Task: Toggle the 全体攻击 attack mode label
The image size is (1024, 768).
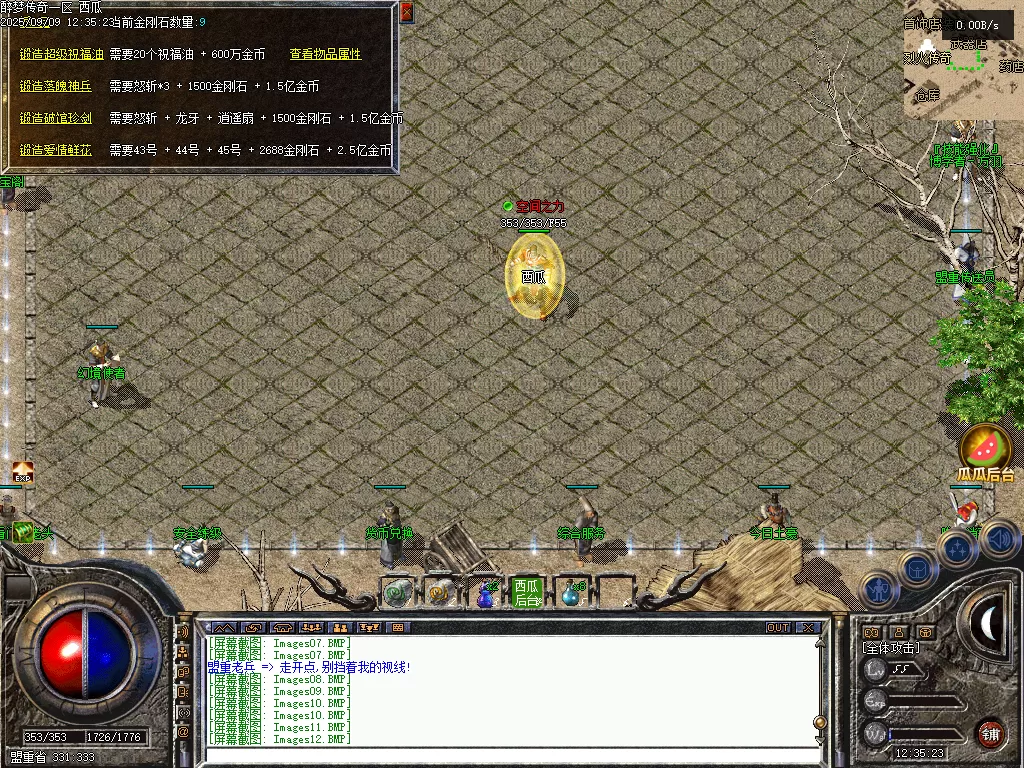Action: pyautogui.click(x=892, y=648)
